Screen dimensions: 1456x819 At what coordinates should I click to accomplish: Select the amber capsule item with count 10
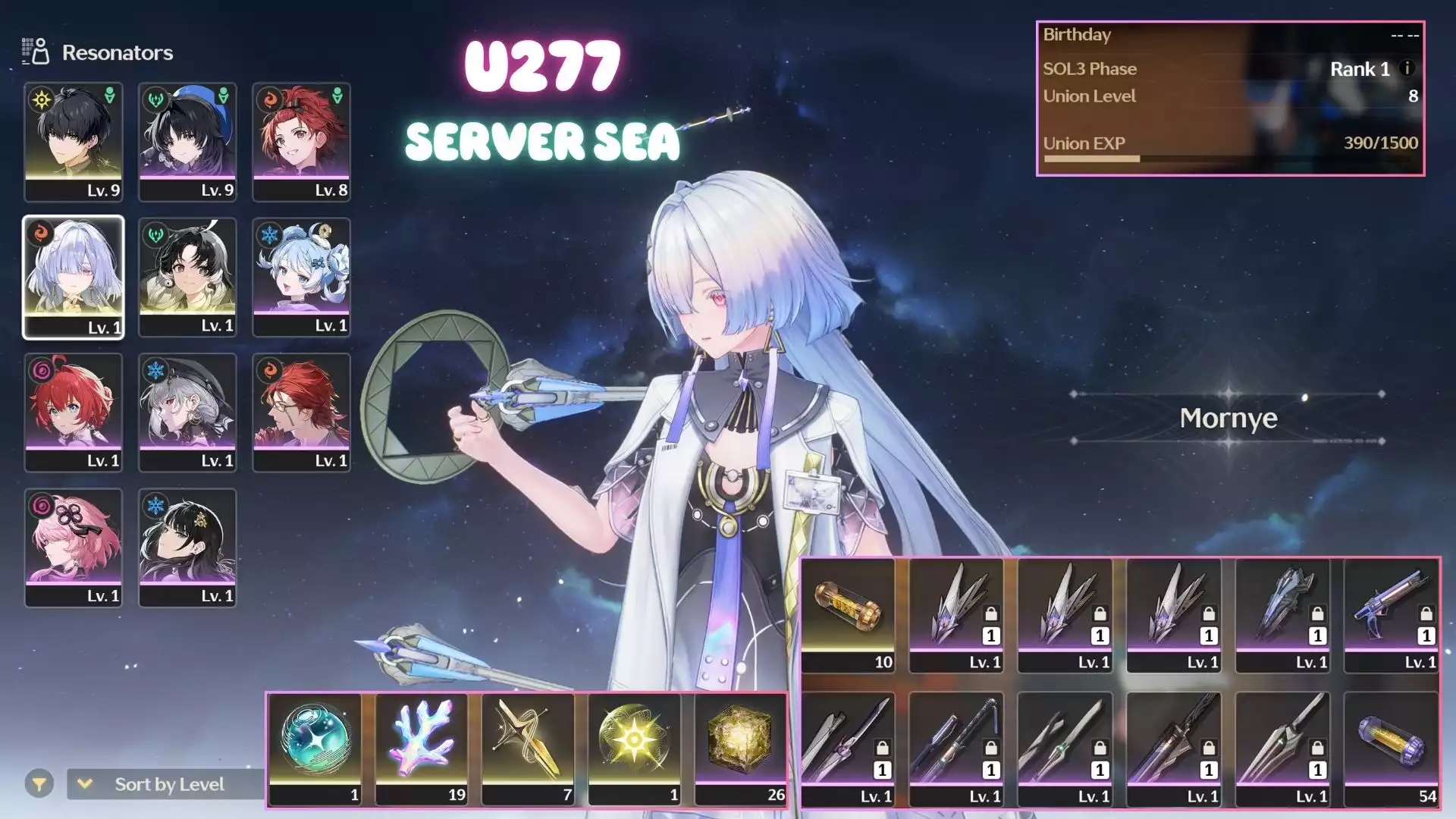848,615
